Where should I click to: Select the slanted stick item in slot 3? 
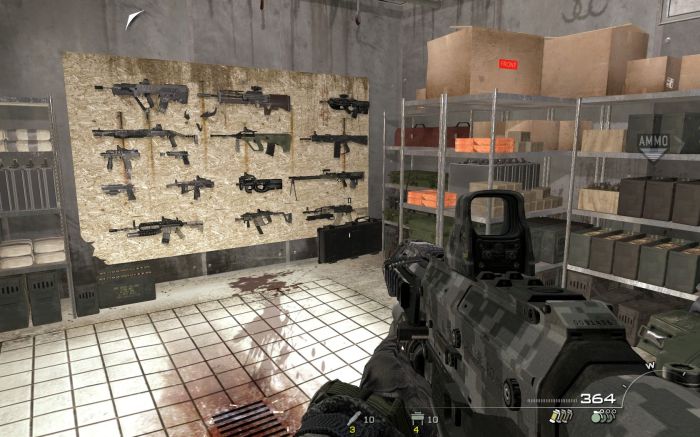[356, 418]
